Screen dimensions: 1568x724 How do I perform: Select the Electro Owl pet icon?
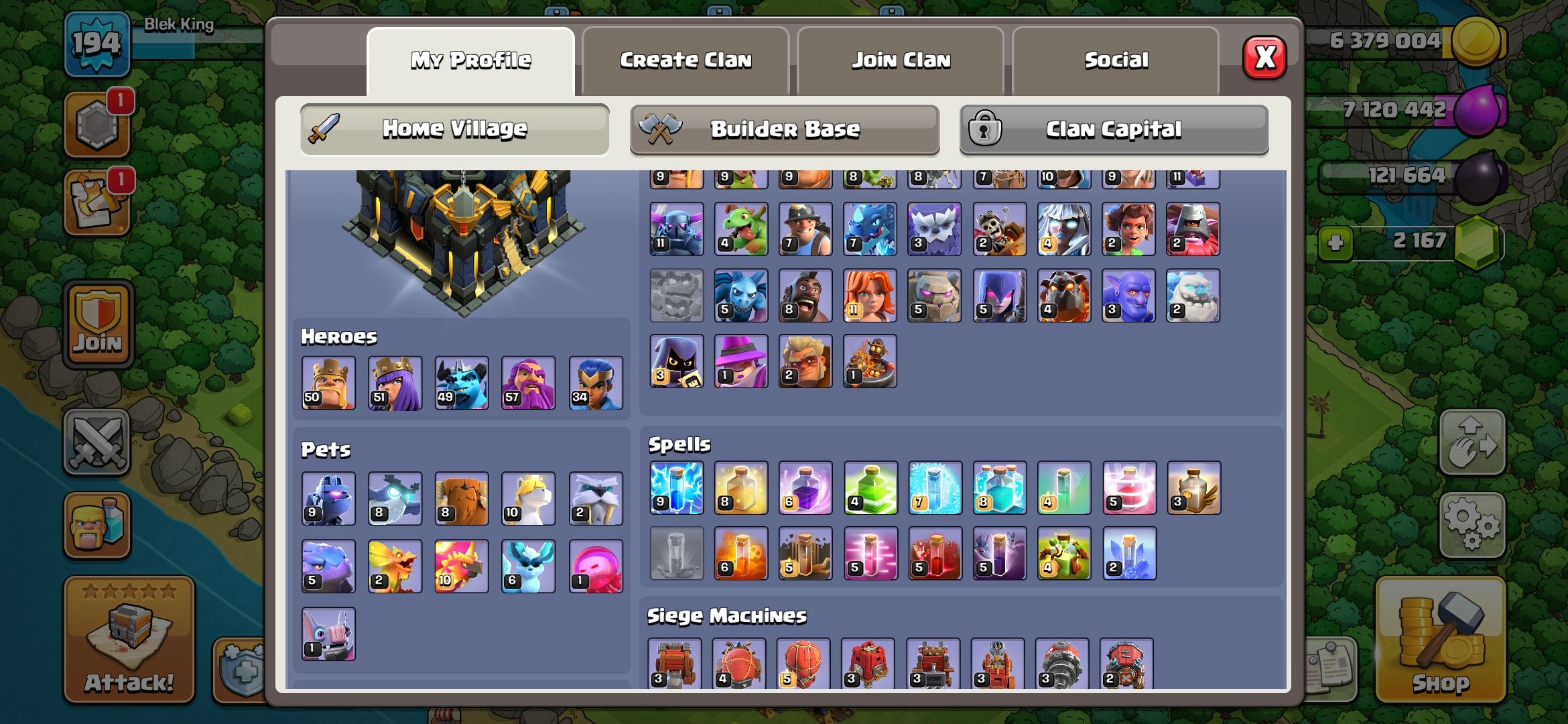click(395, 497)
